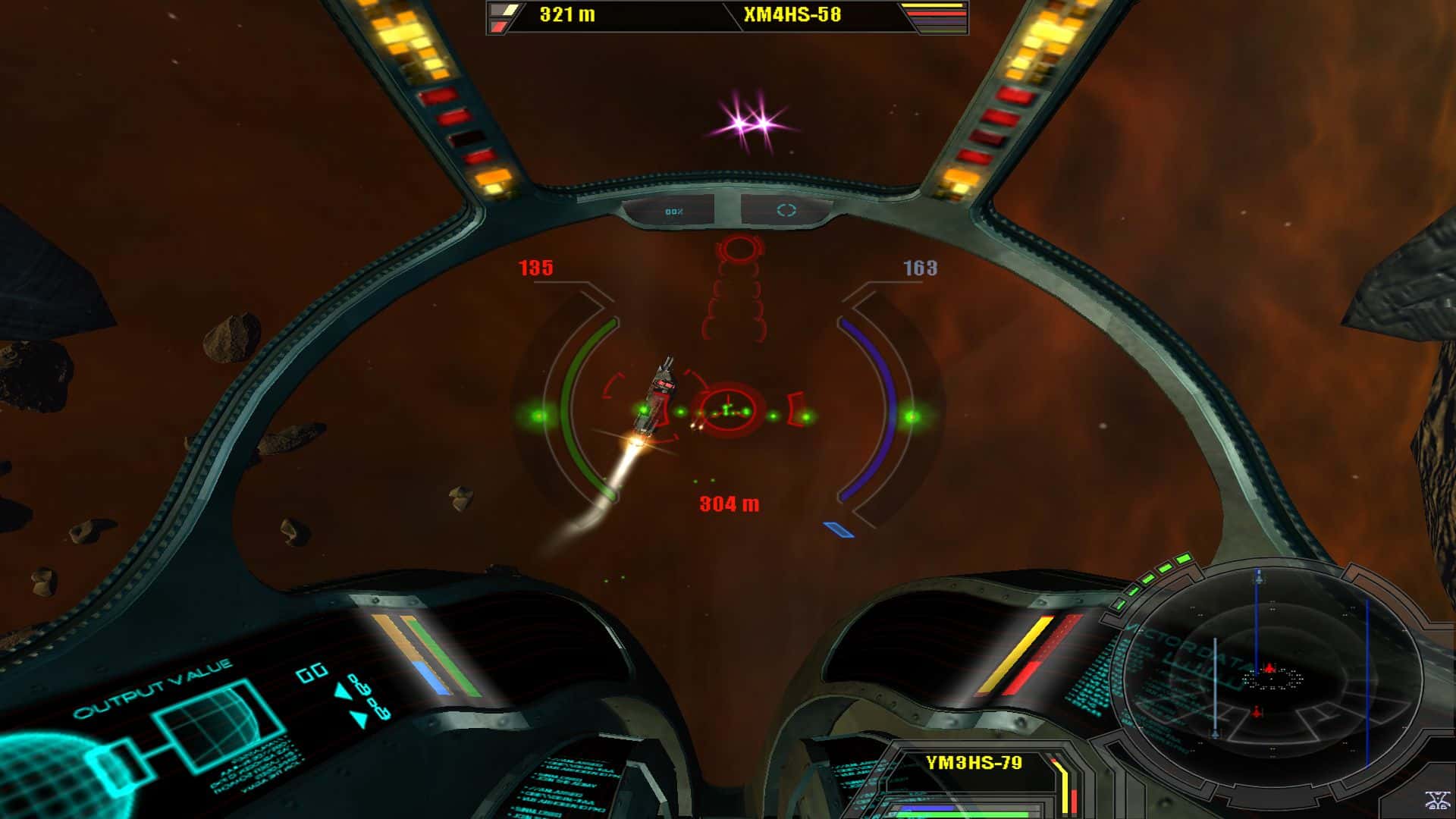
Task: Open the YM3HS-79 ship status panel
Action: click(974, 763)
